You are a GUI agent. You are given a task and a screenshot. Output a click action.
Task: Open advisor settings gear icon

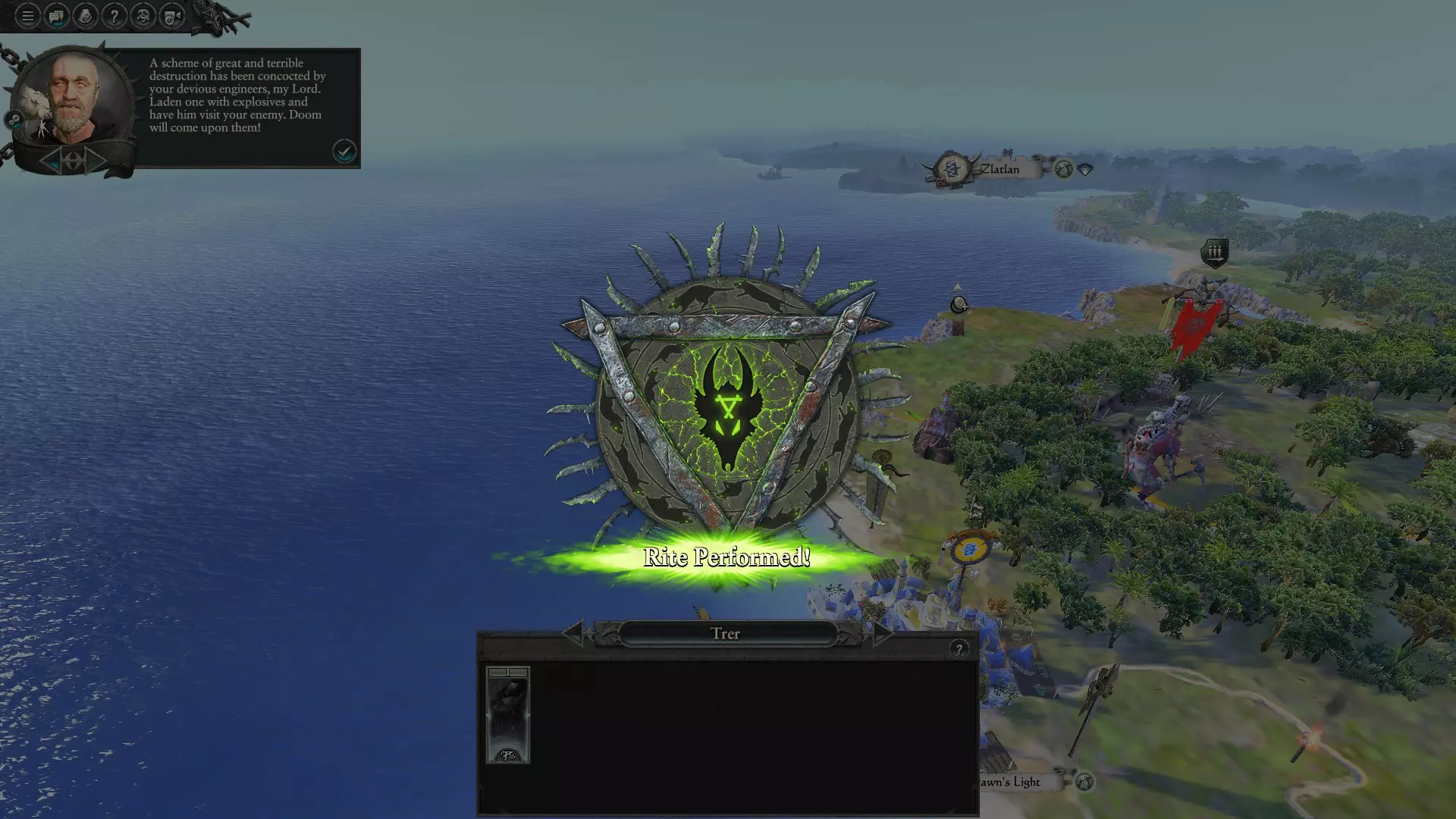point(14,120)
